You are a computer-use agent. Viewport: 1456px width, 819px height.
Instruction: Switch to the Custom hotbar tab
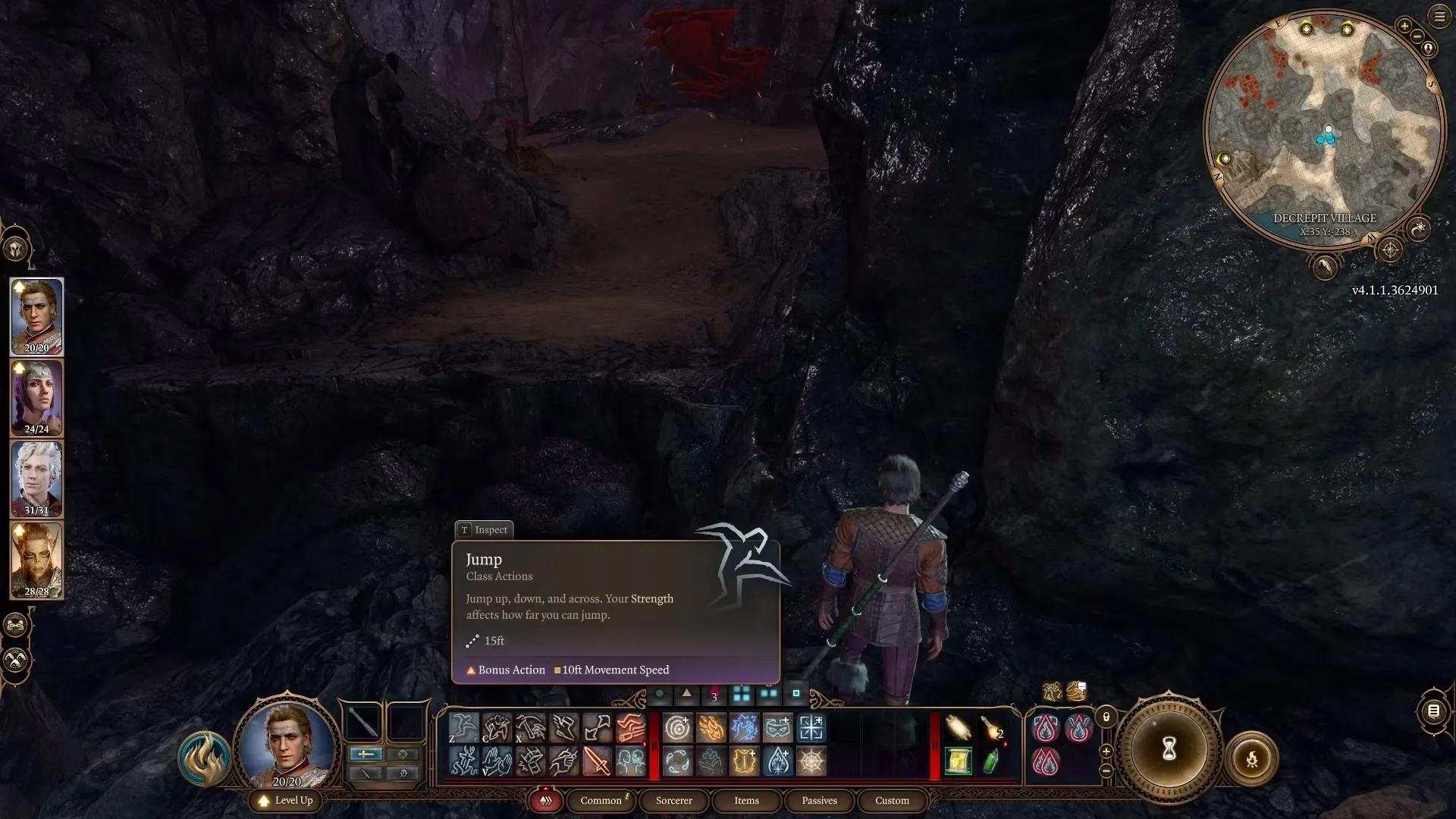coord(892,800)
